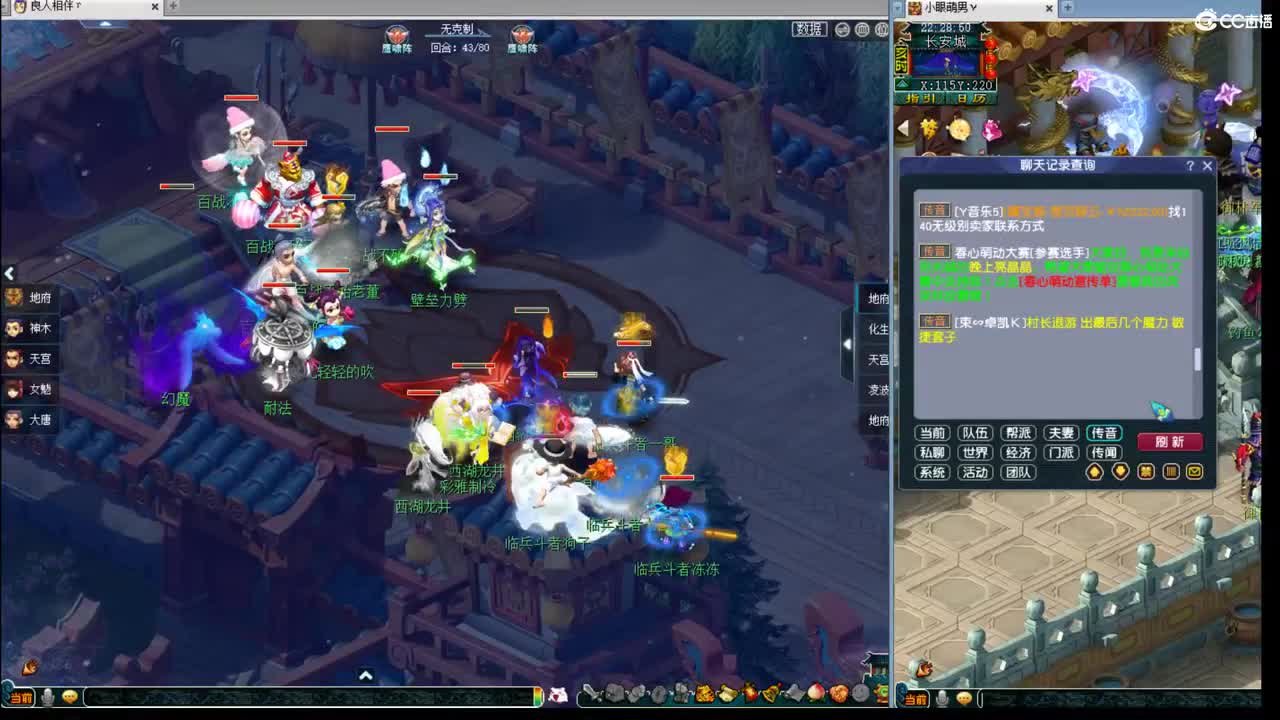Click the 日历 calendar icon below the minimap
The width and height of the screenshot is (1280, 720).
[971, 99]
